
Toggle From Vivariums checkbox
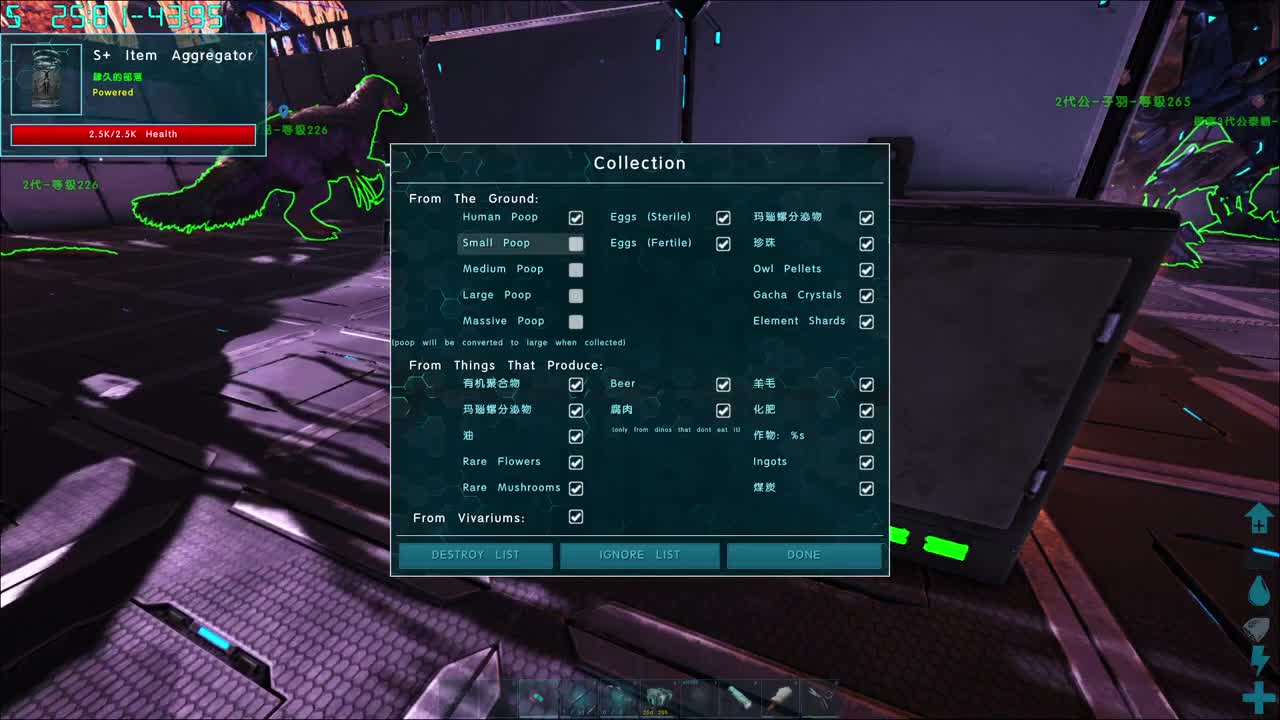coord(576,517)
